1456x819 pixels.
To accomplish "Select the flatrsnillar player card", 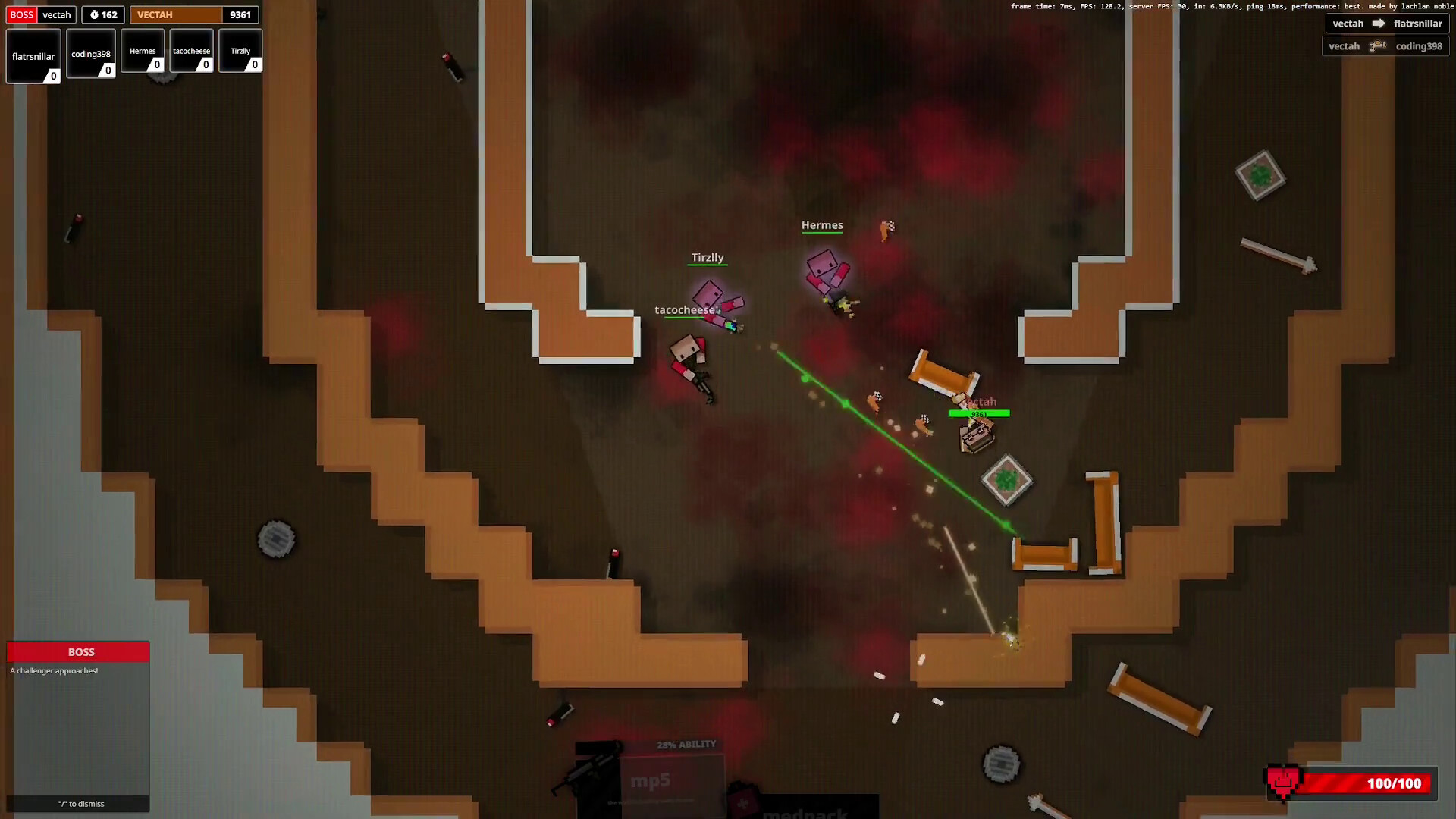I will [33, 56].
